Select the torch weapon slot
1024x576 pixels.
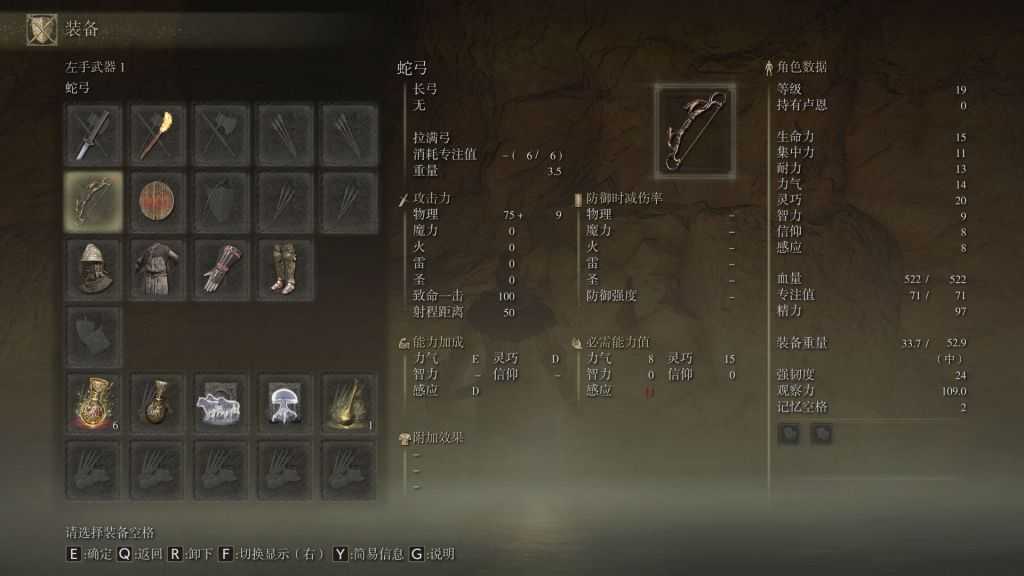pos(157,134)
